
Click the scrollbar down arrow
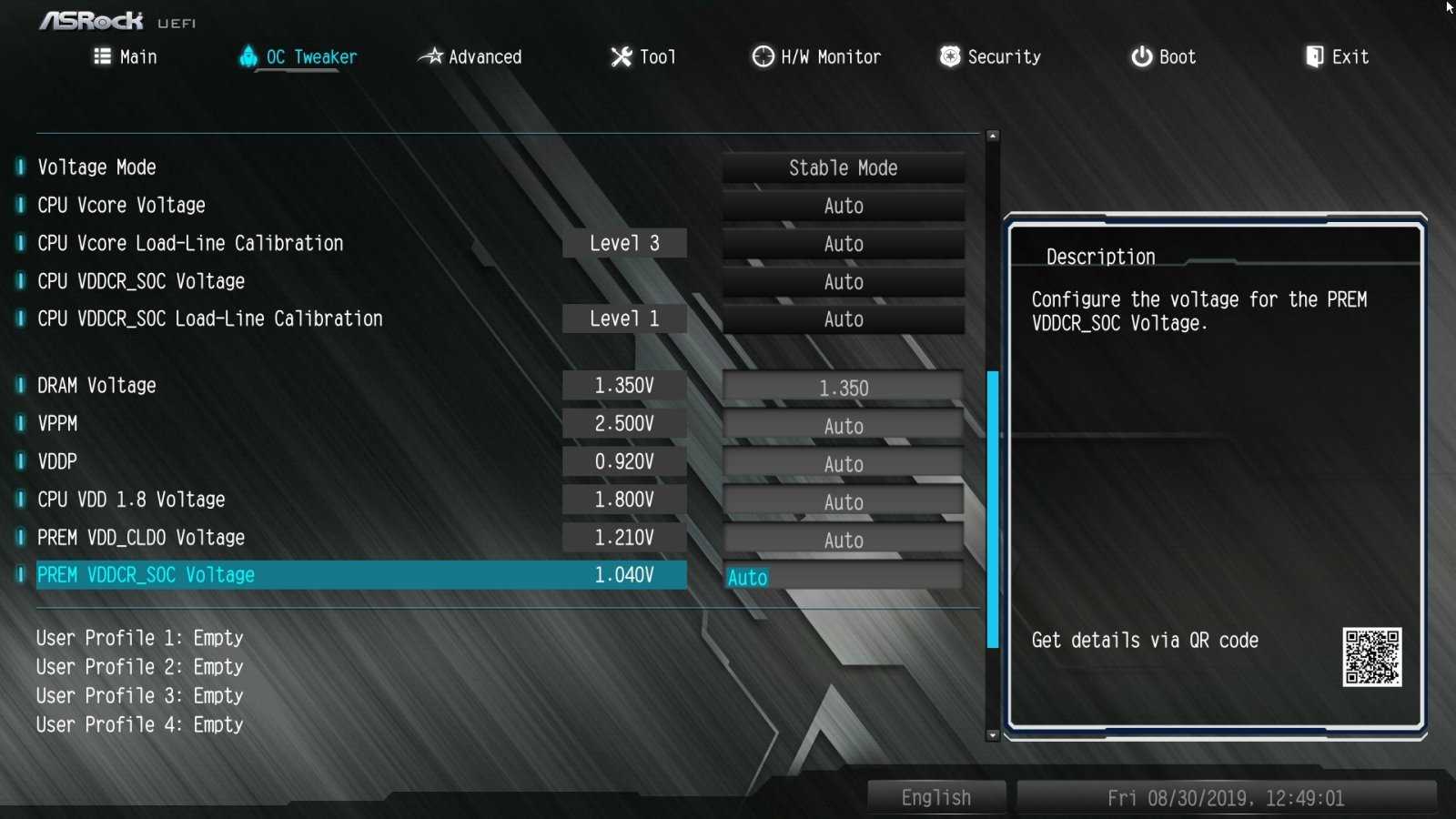coord(993,735)
